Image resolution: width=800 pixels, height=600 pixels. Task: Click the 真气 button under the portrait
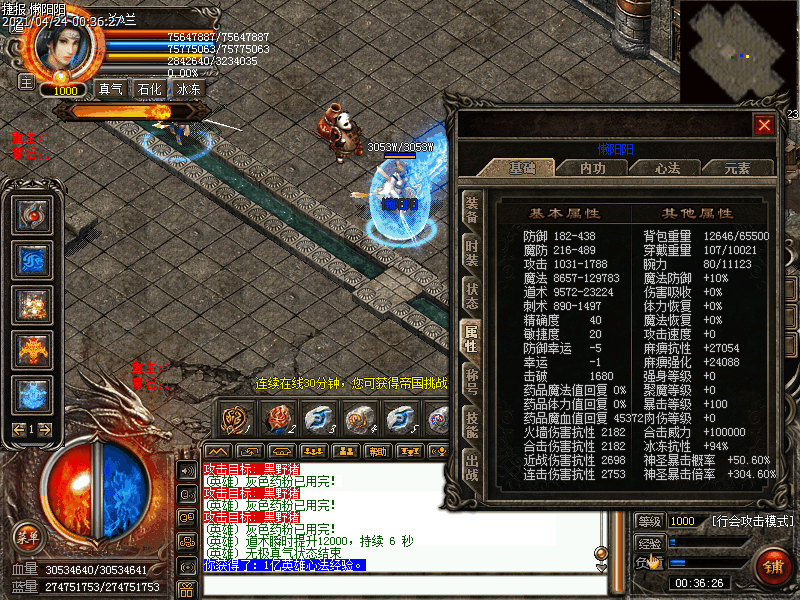pos(110,89)
